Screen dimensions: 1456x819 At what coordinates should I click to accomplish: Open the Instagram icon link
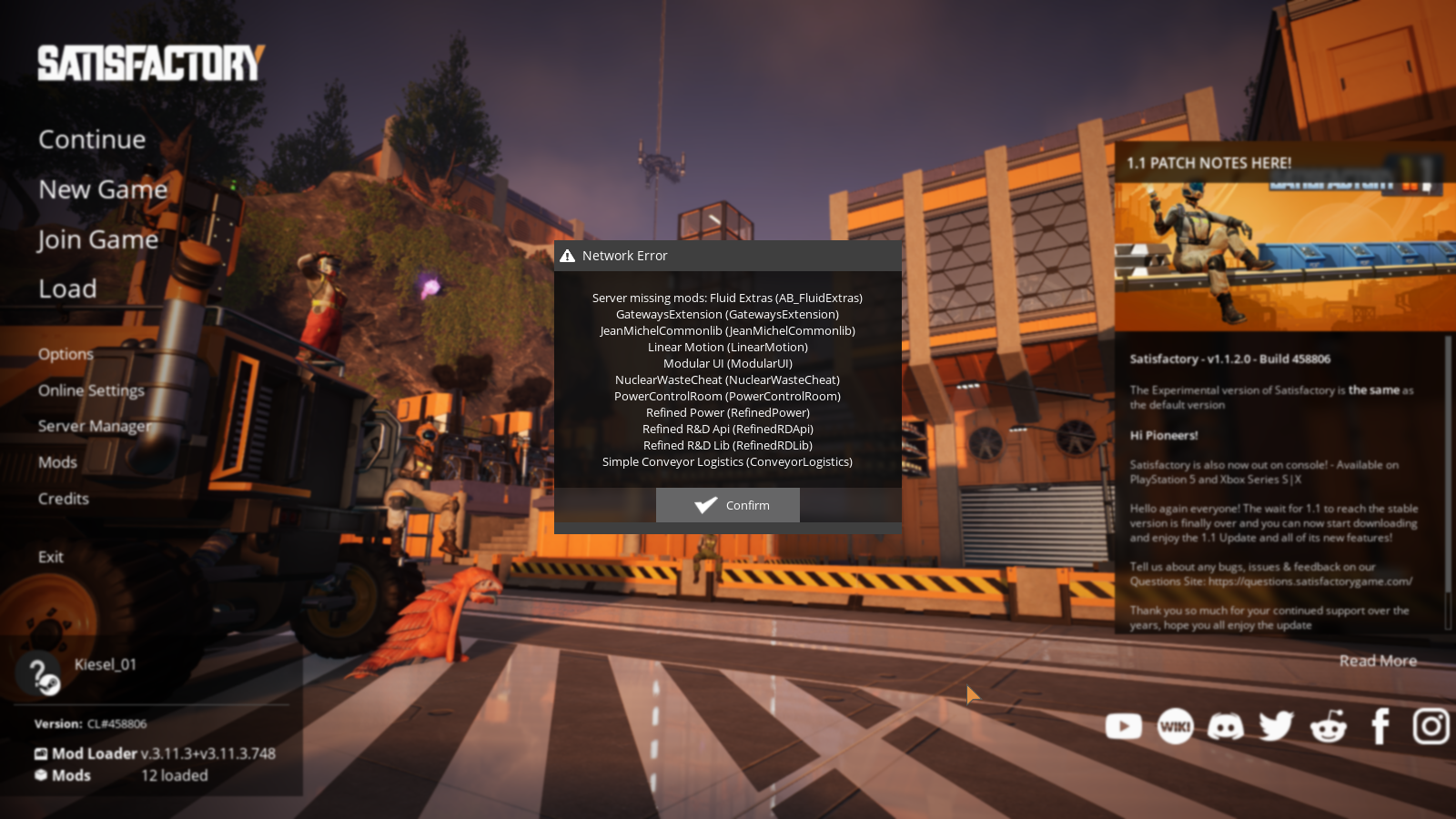click(x=1431, y=726)
